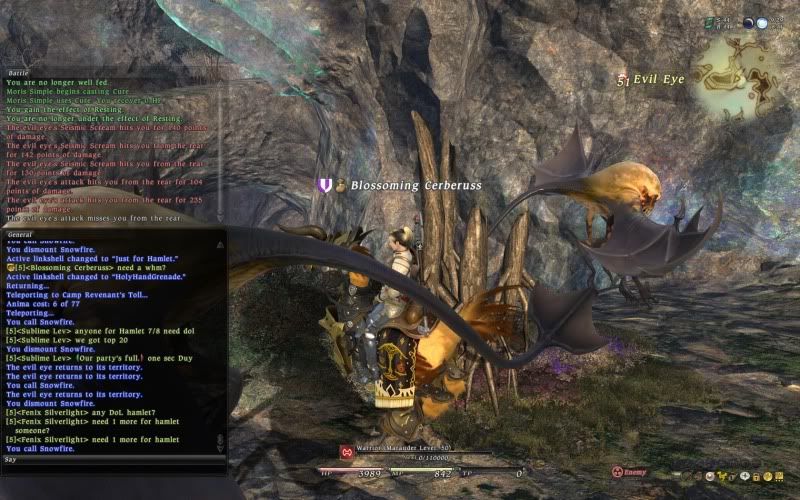The height and width of the screenshot is (500, 800).
Task: Toggle the red Enemy target filter
Action: (x=629, y=470)
